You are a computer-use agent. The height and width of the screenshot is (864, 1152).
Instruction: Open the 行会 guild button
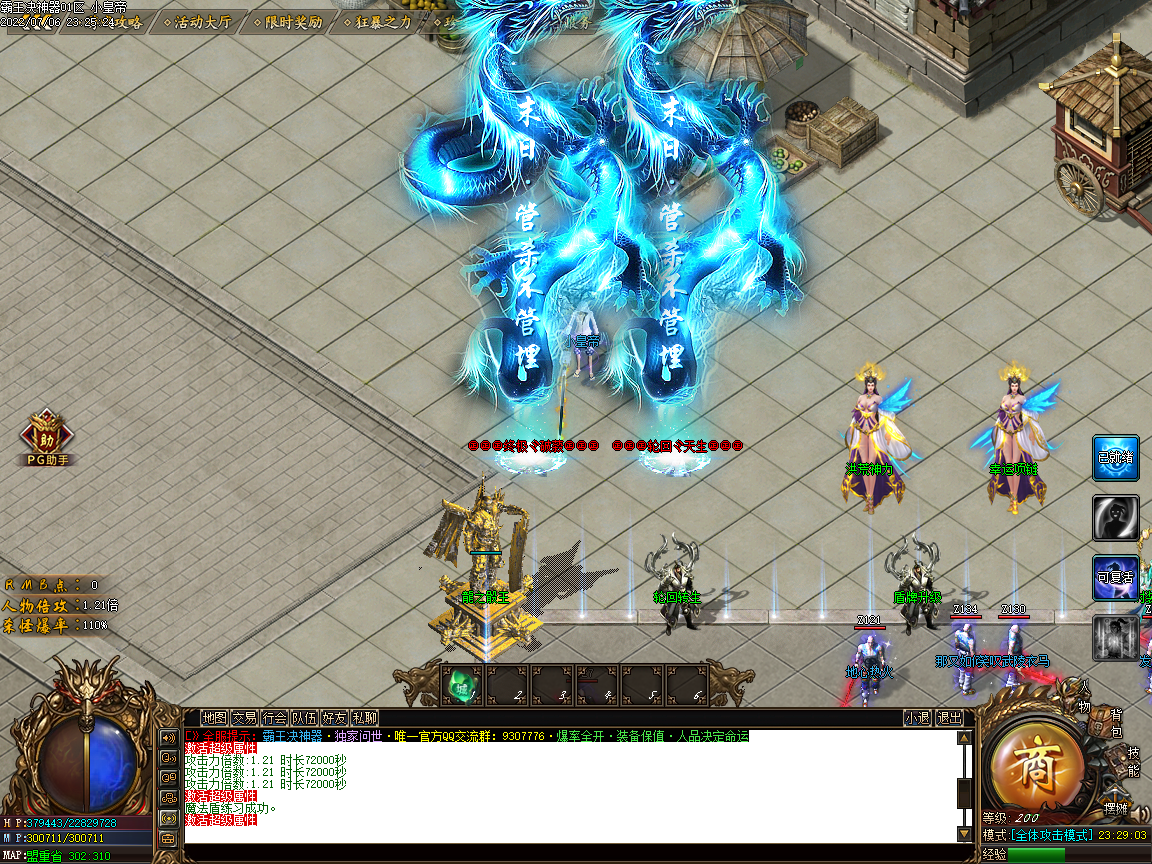275,718
